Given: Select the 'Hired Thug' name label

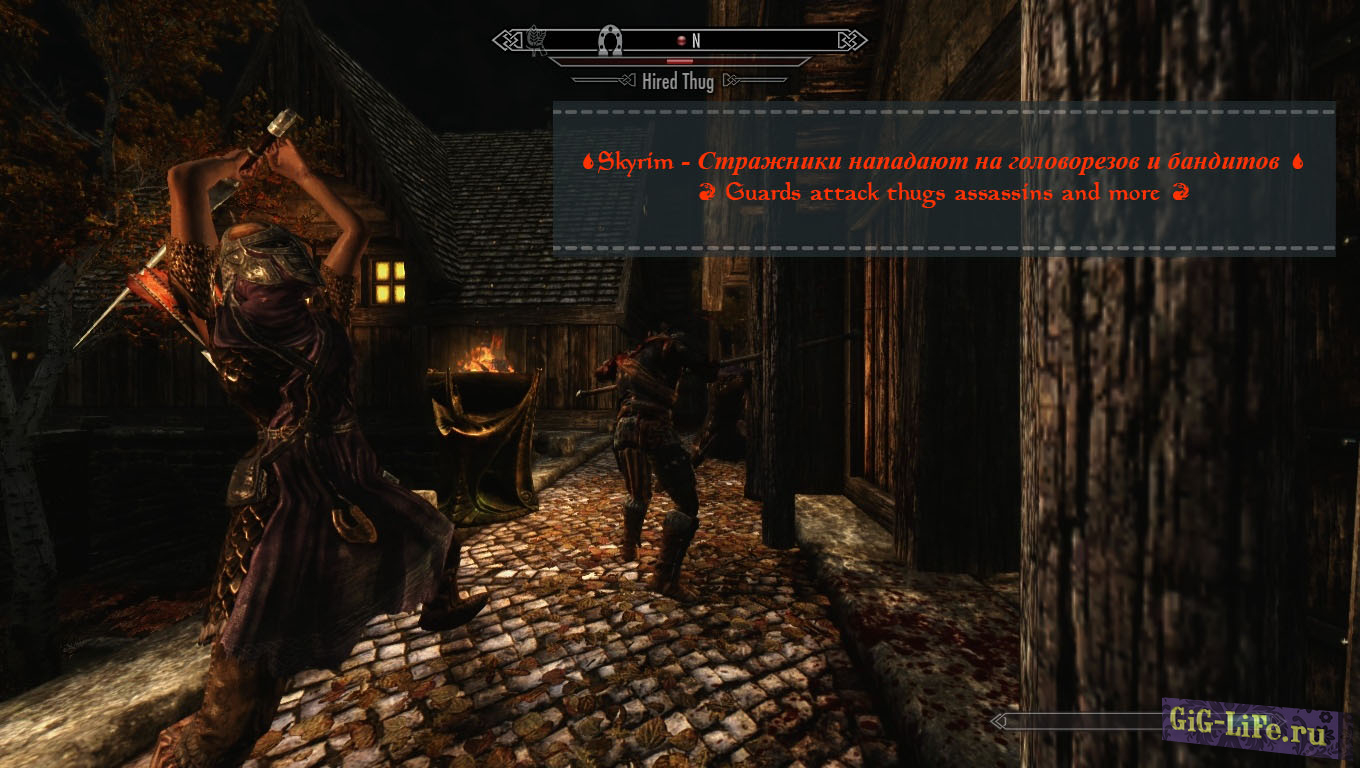Looking at the screenshot, I should coord(678,81).
